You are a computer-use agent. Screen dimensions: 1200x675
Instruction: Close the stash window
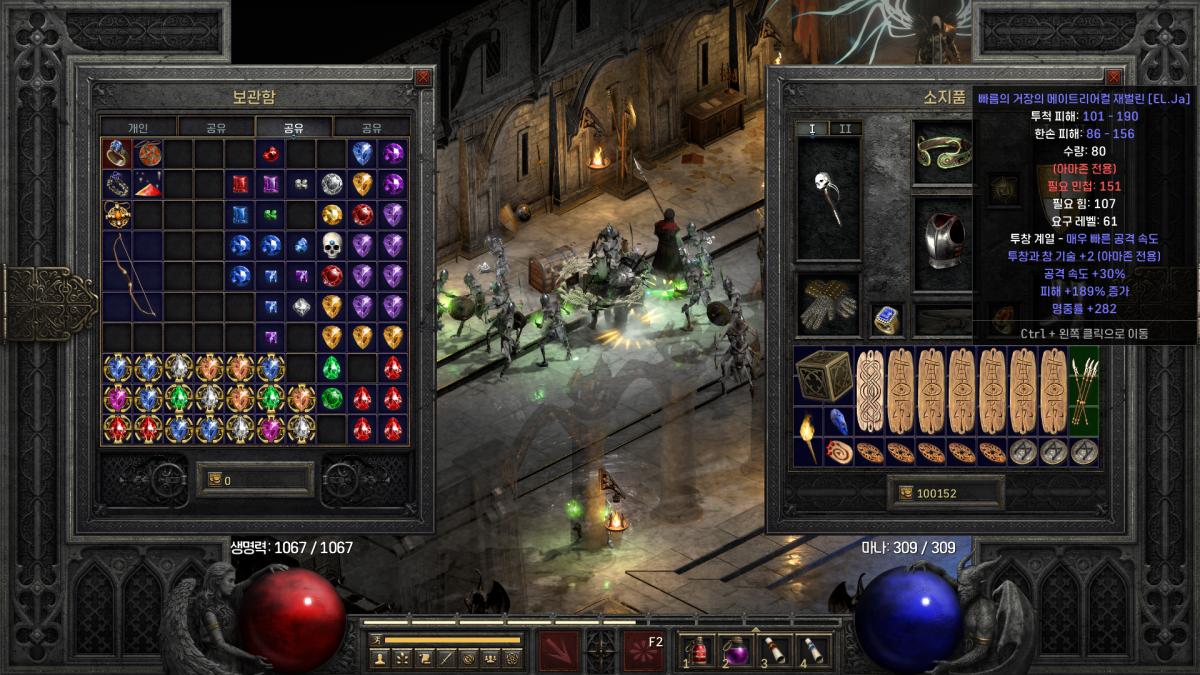423,77
